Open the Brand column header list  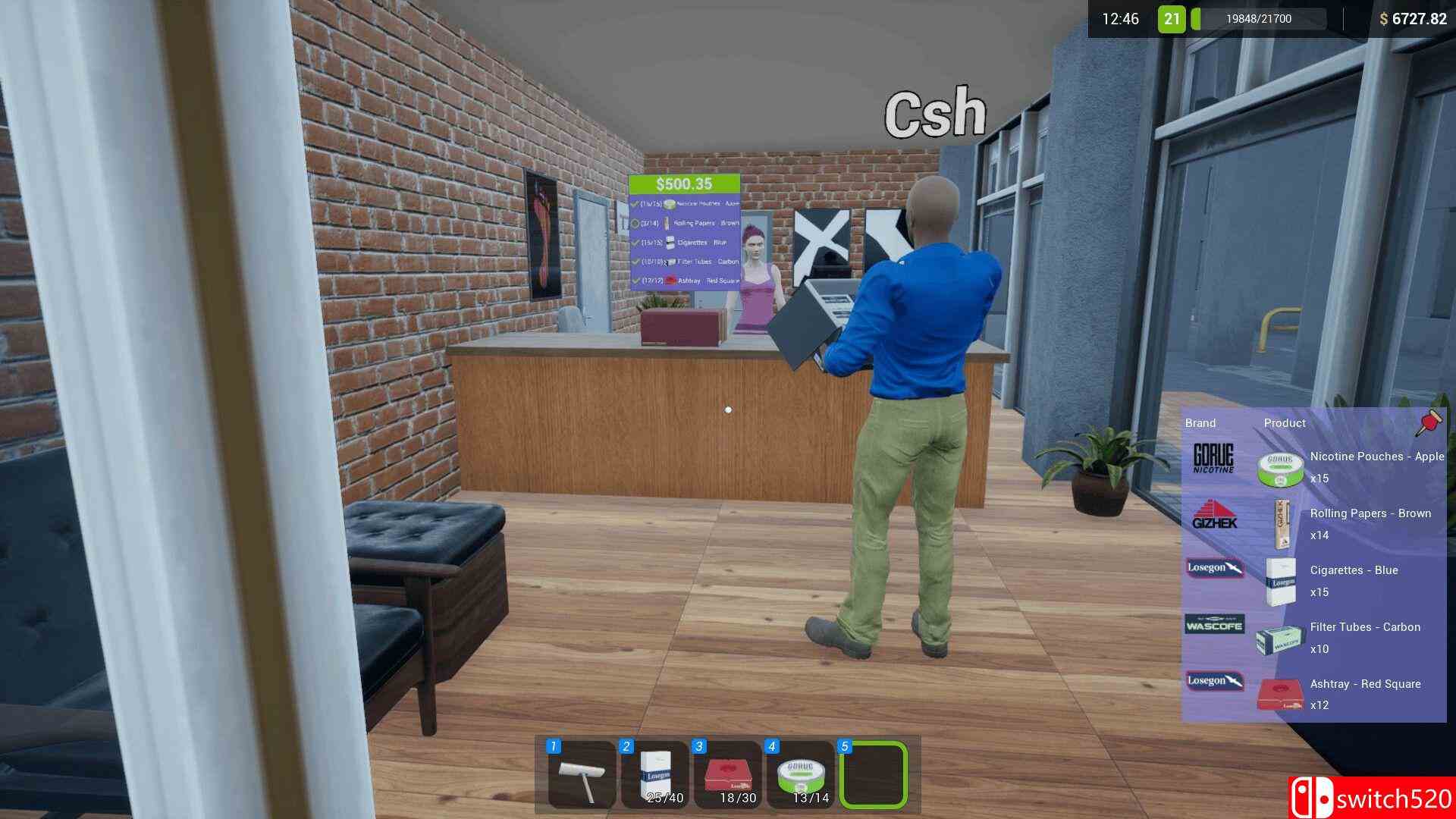click(1200, 423)
